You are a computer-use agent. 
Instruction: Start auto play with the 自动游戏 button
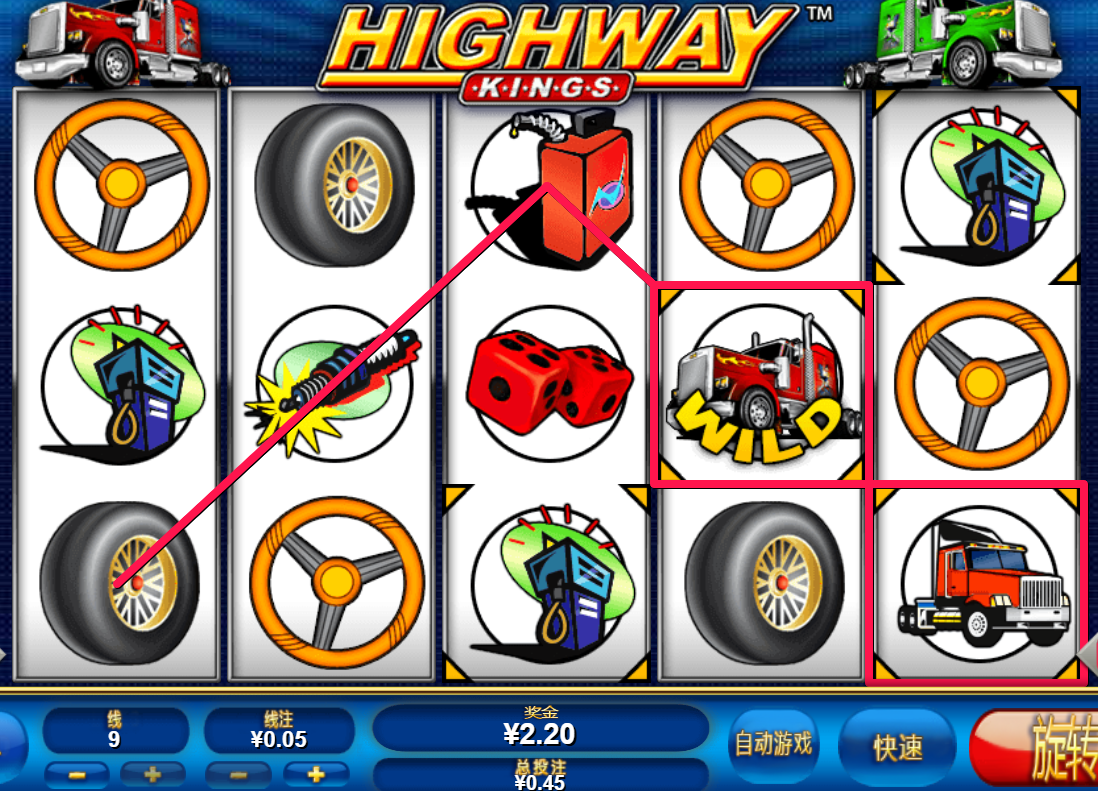coord(773,745)
